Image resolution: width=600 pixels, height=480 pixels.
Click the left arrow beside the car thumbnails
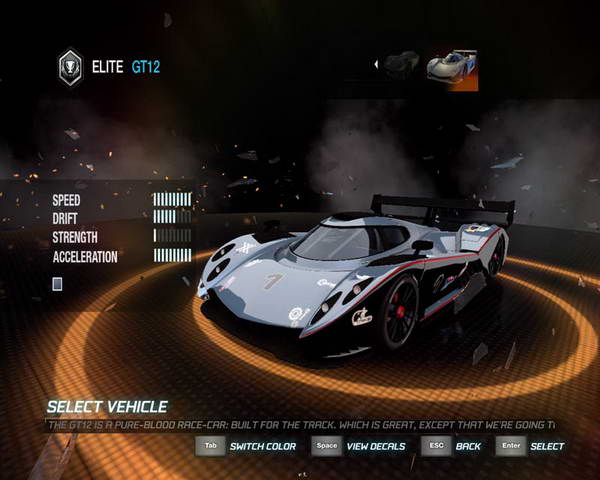[376, 65]
